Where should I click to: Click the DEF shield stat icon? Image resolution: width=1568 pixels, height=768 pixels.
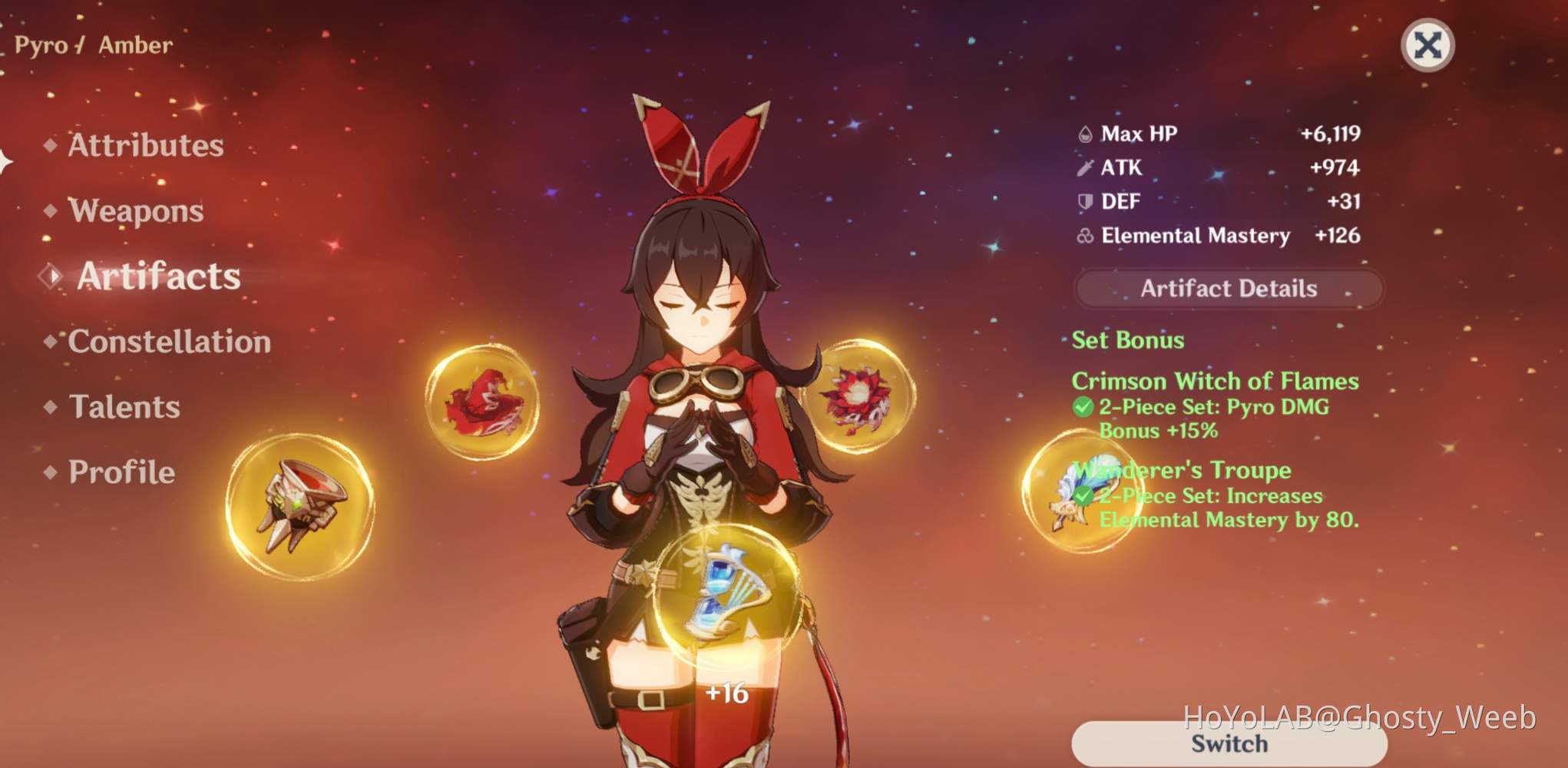point(1085,201)
